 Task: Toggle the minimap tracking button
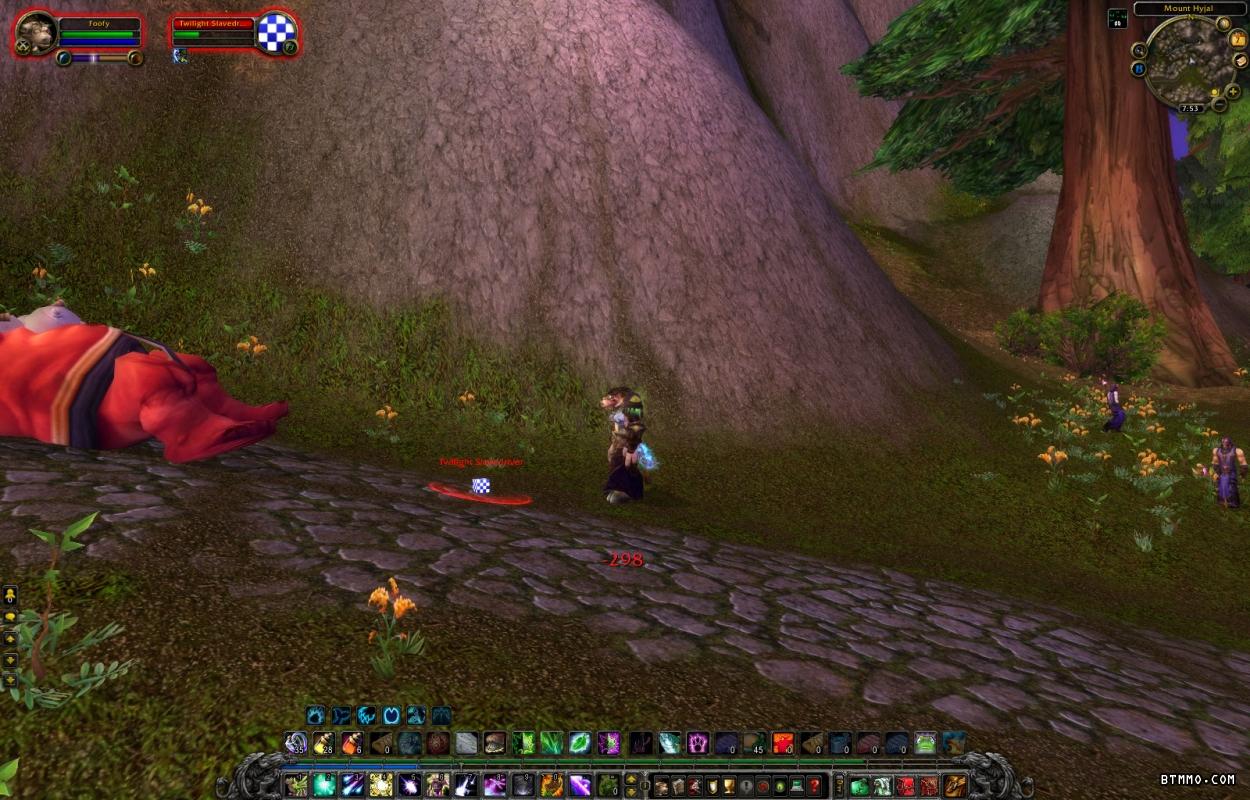pyautogui.click(x=1139, y=50)
